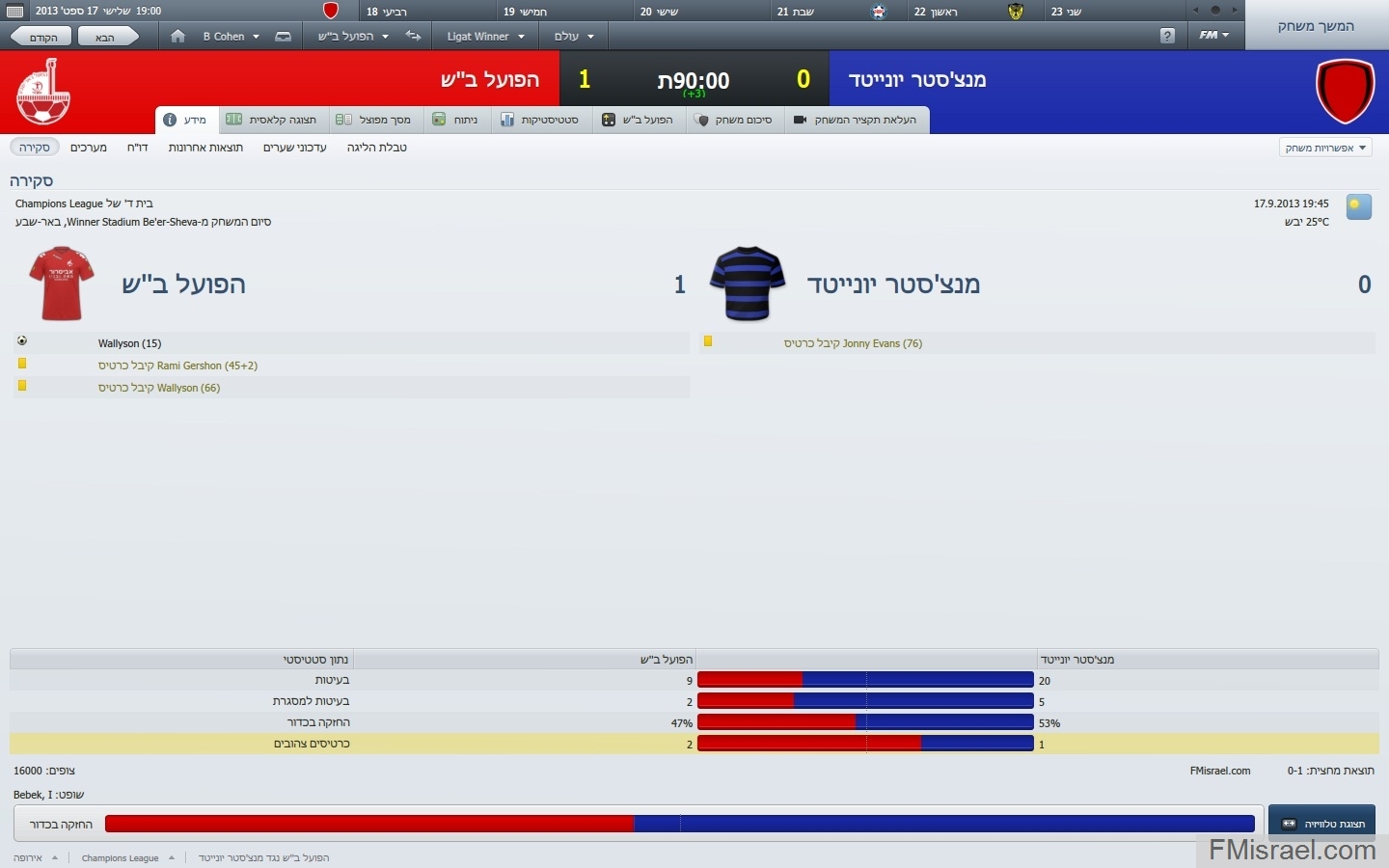The height and width of the screenshot is (868, 1389).
Task: Go forward with the הבא button
Action: pyautogui.click(x=106, y=37)
